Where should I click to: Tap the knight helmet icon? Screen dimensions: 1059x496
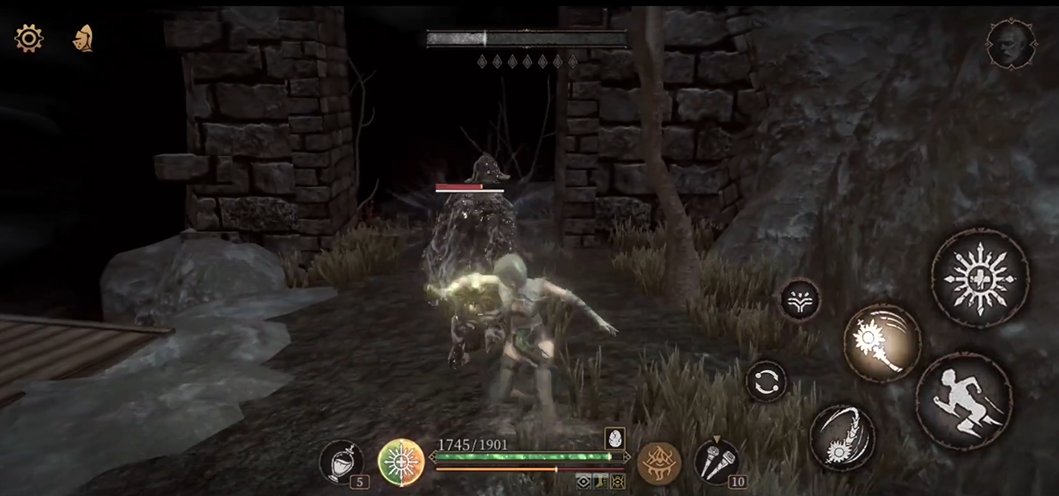click(x=84, y=39)
